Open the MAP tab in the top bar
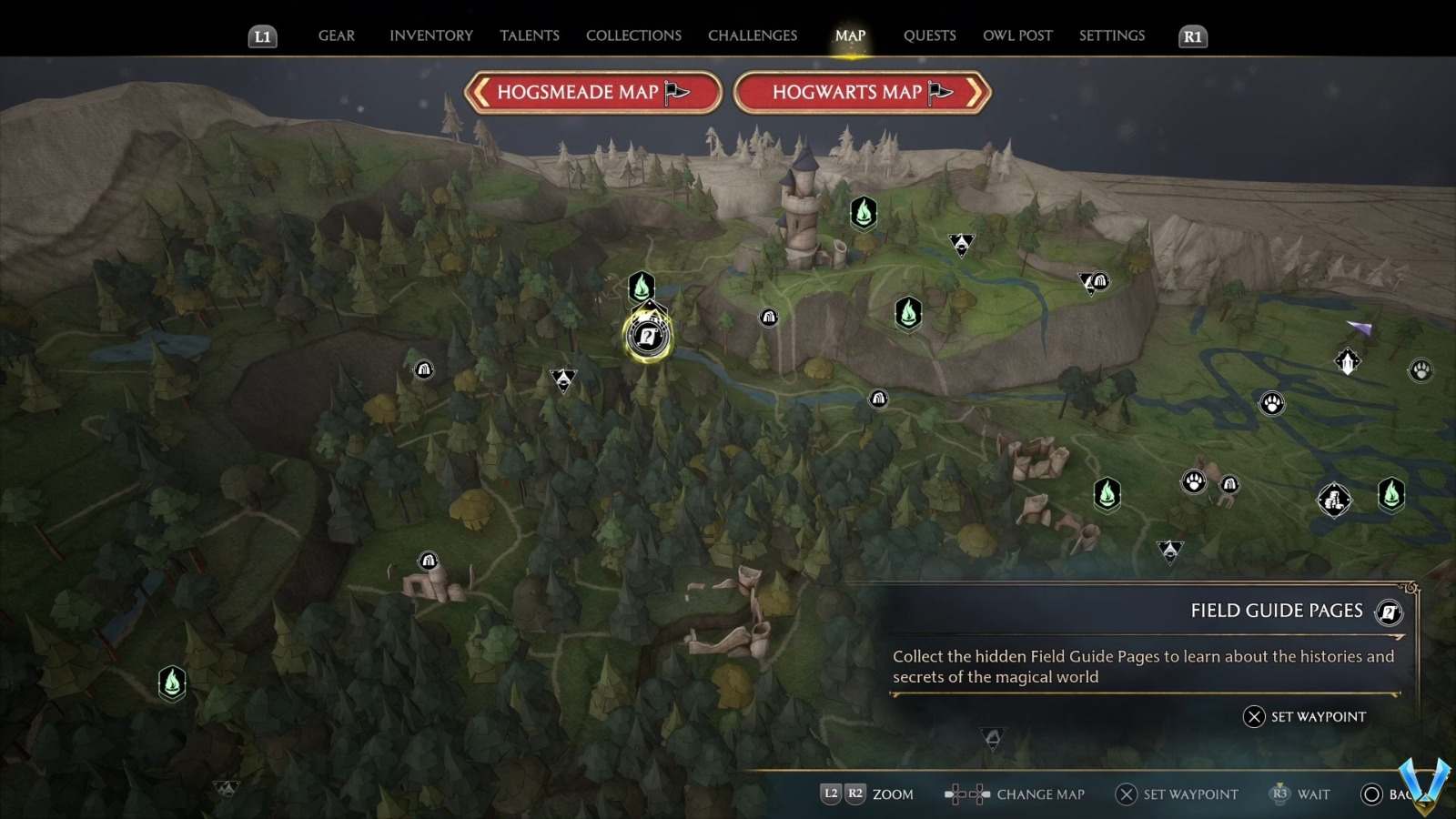 tap(849, 35)
